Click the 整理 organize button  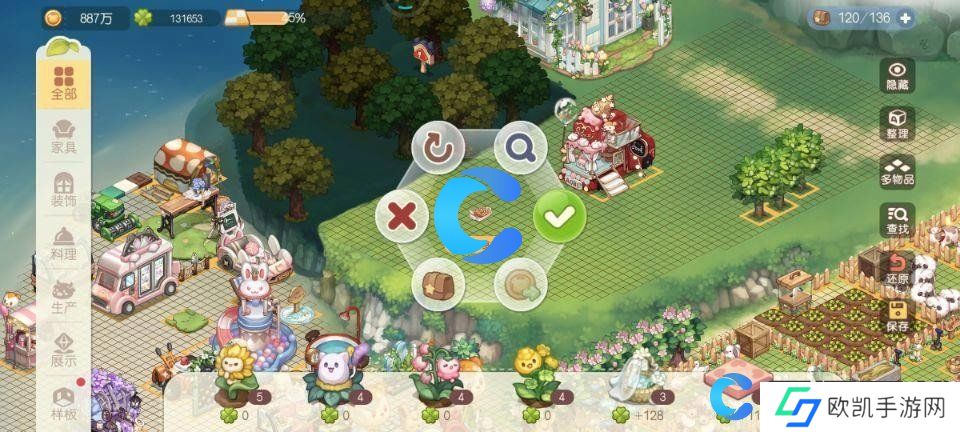tap(897, 124)
